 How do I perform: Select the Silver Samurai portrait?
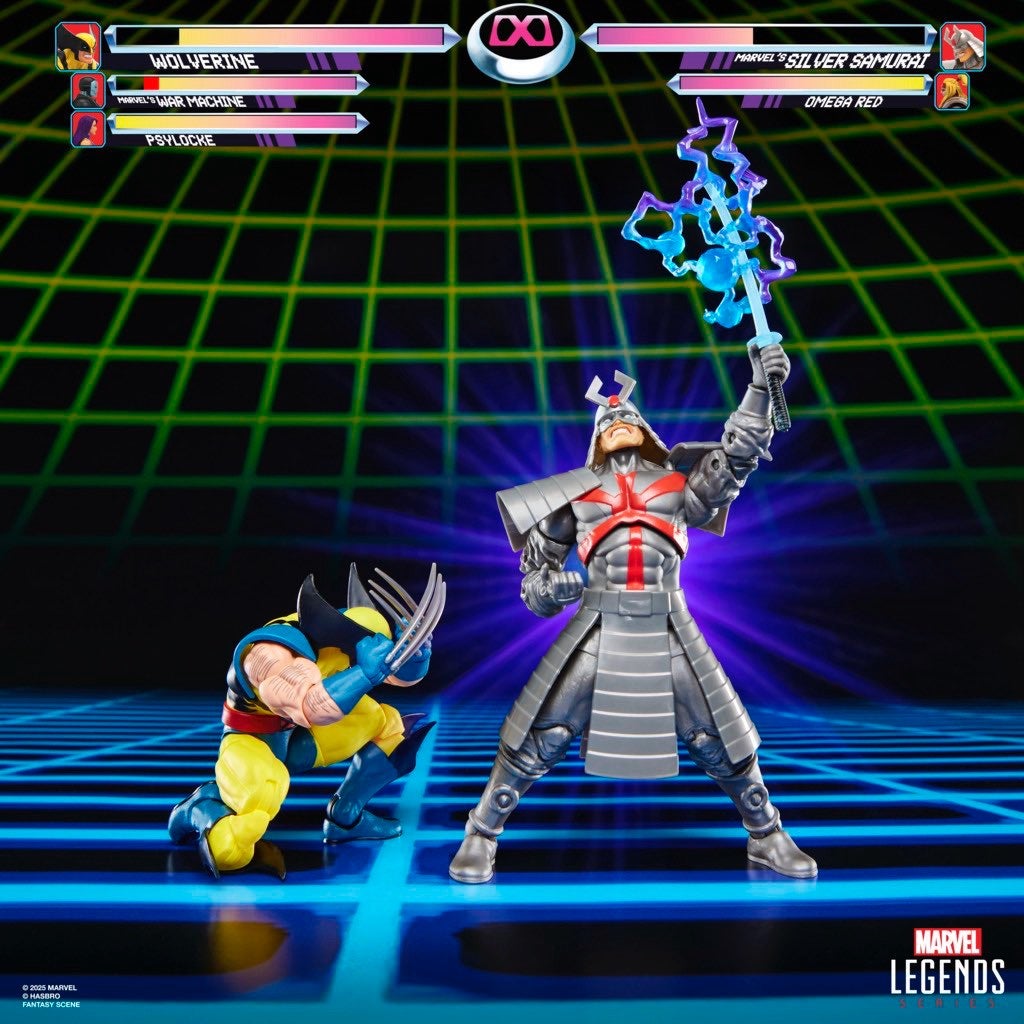coord(962,46)
